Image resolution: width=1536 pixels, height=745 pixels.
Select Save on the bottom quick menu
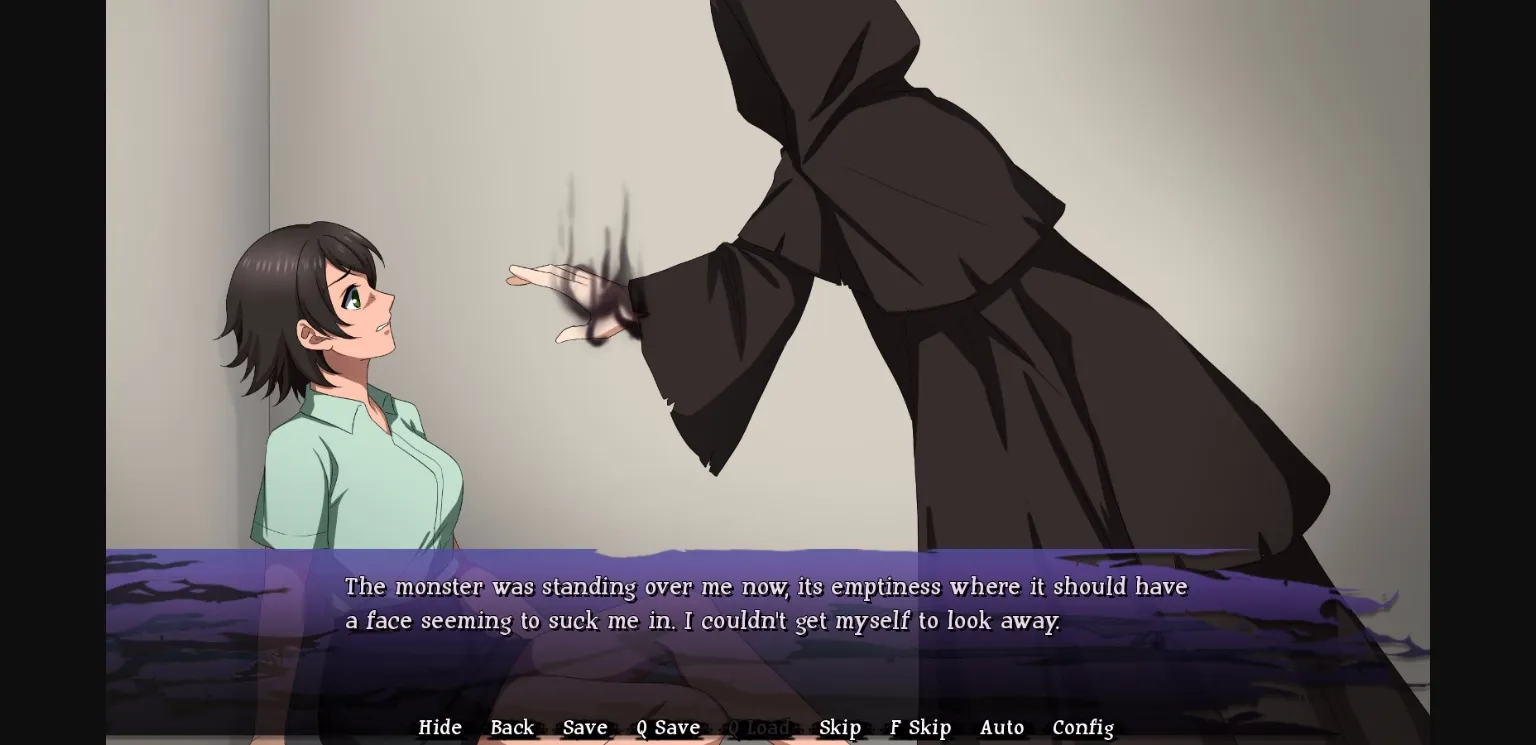coord(585,727)
